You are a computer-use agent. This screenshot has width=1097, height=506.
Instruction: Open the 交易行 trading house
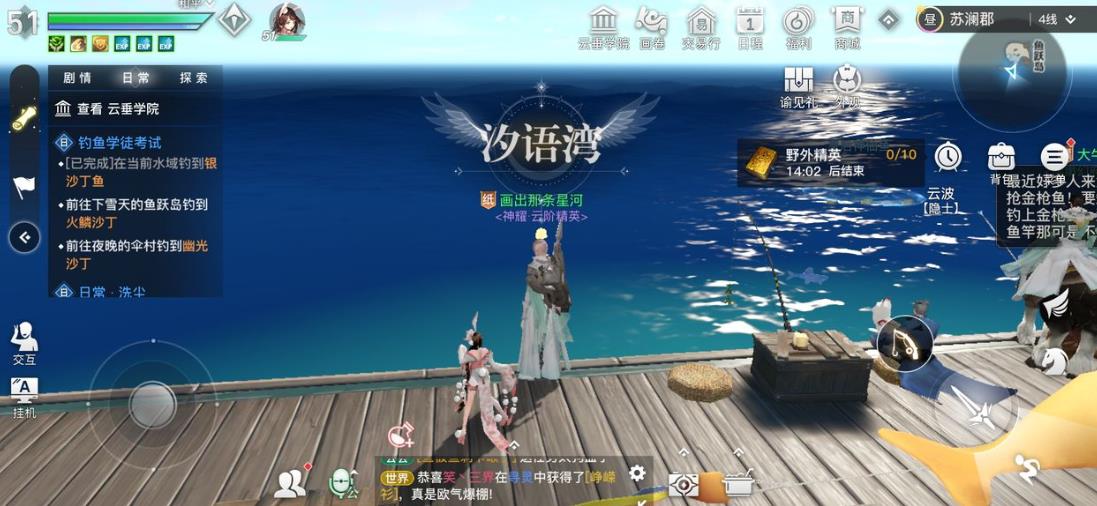pyautogui.click(x=700, y=26)
